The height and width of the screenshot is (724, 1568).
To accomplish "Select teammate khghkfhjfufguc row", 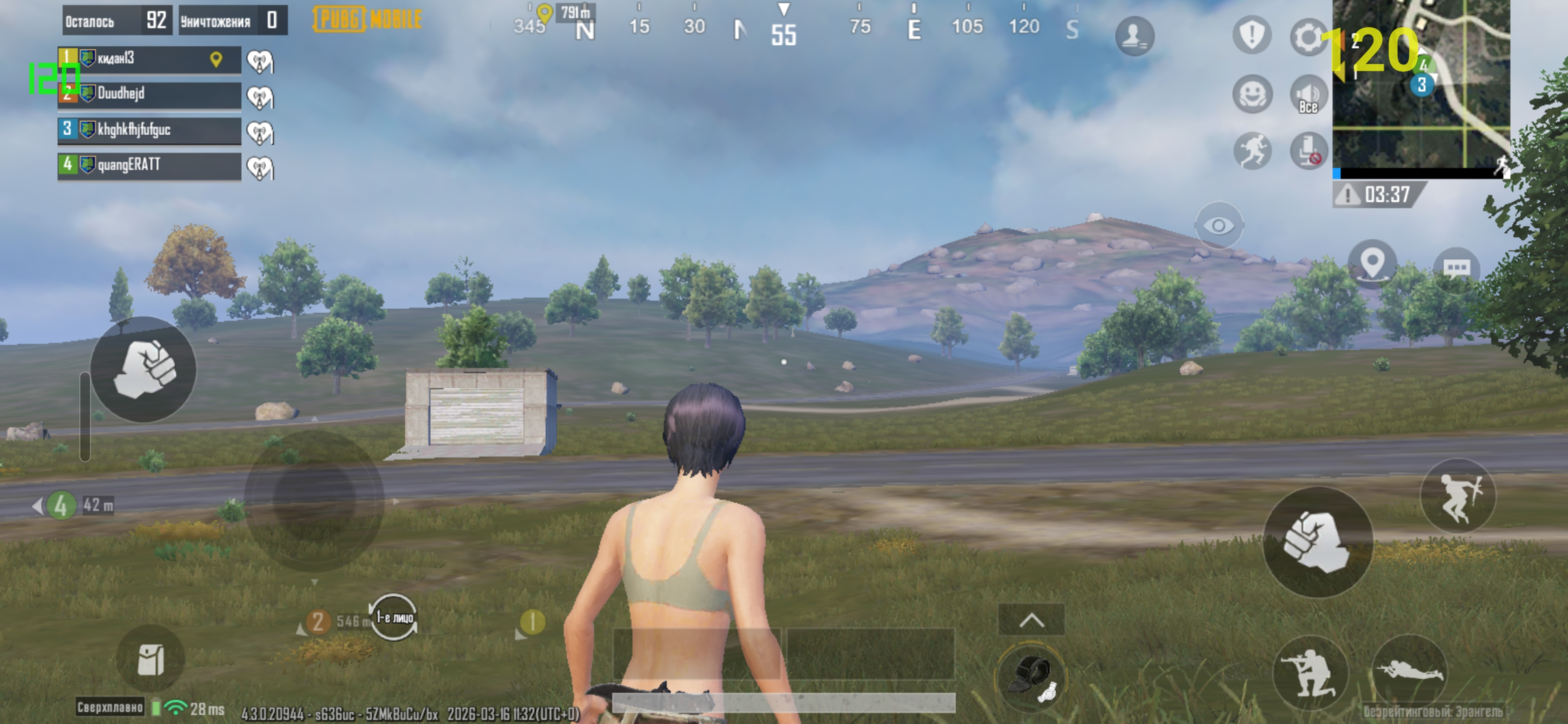I will pyautogui.click(x=149, y=130).
